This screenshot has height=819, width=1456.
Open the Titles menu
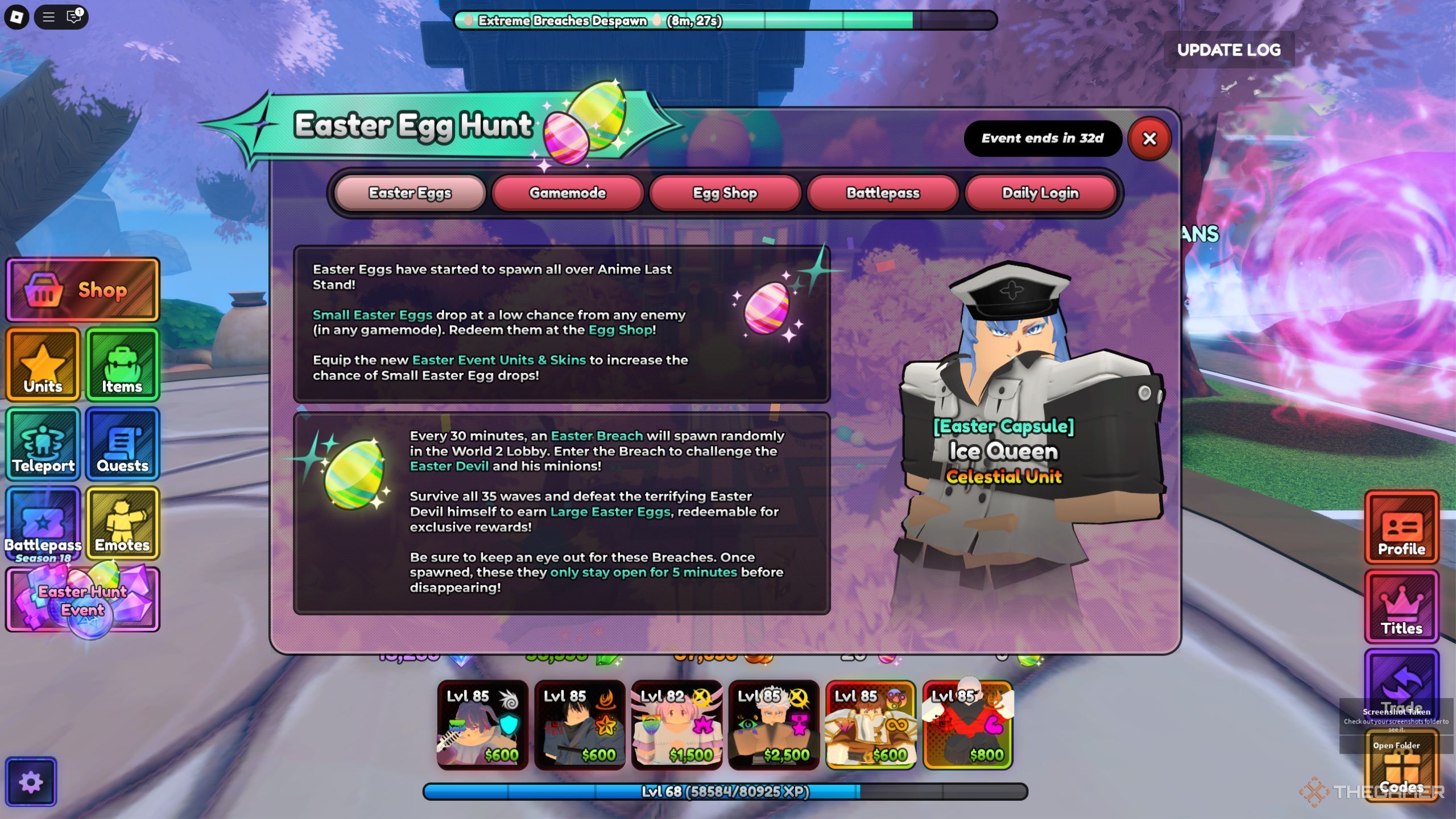click(1401, 607)
